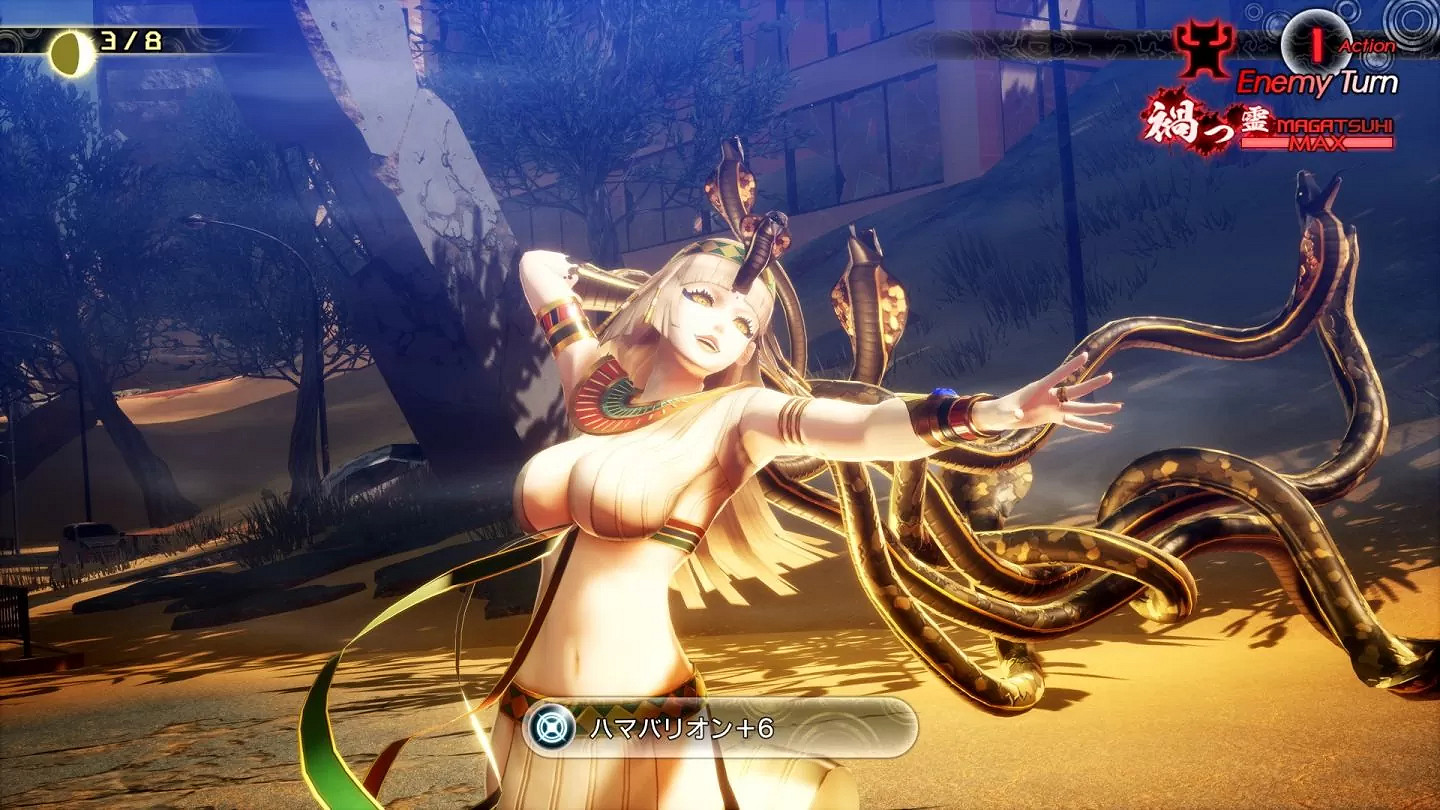Click the Enemy Turn text
1440x810 pixels.
pos(1320,82)
